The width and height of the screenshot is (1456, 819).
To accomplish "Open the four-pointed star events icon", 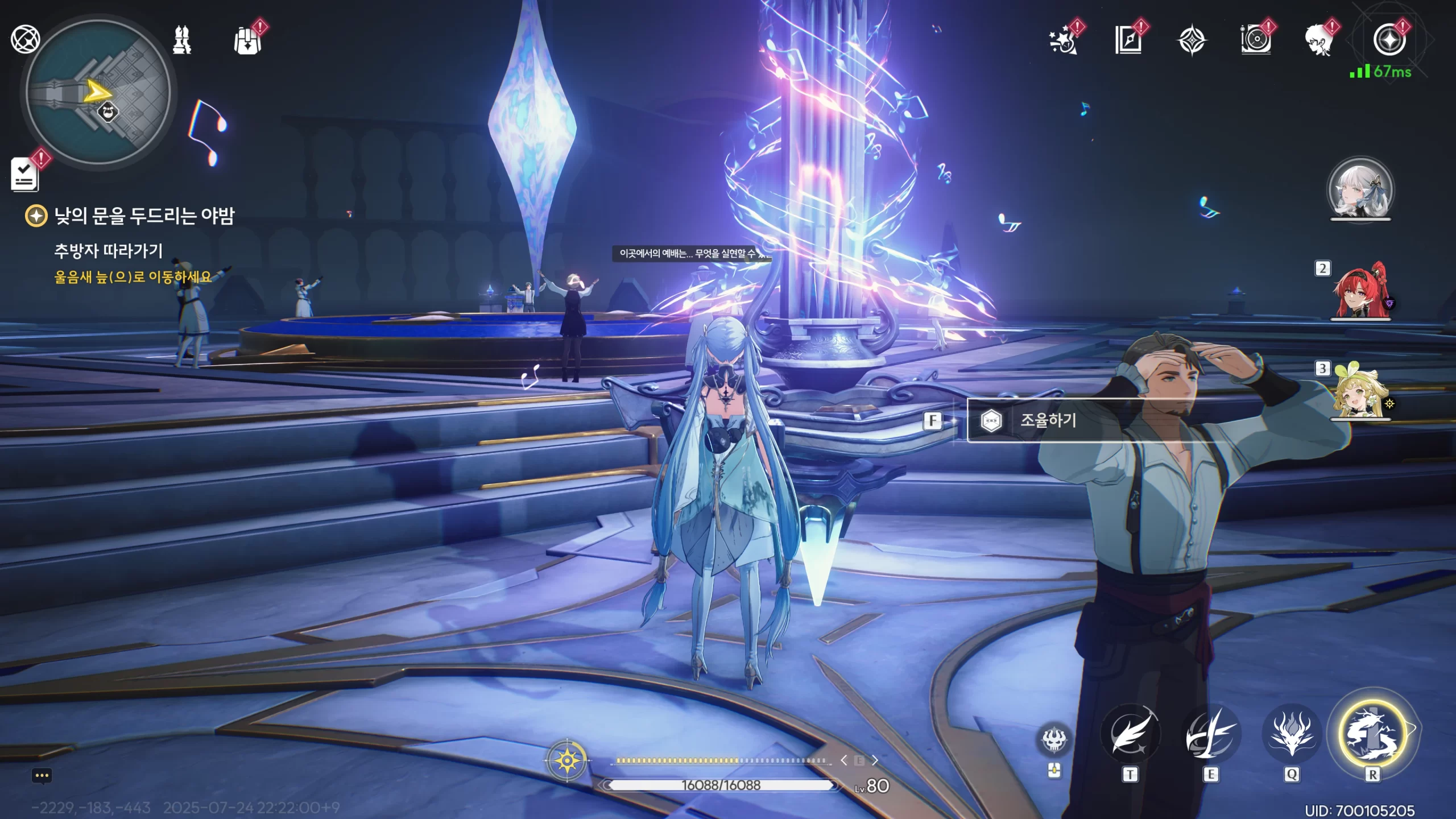I will (1192, 40).
